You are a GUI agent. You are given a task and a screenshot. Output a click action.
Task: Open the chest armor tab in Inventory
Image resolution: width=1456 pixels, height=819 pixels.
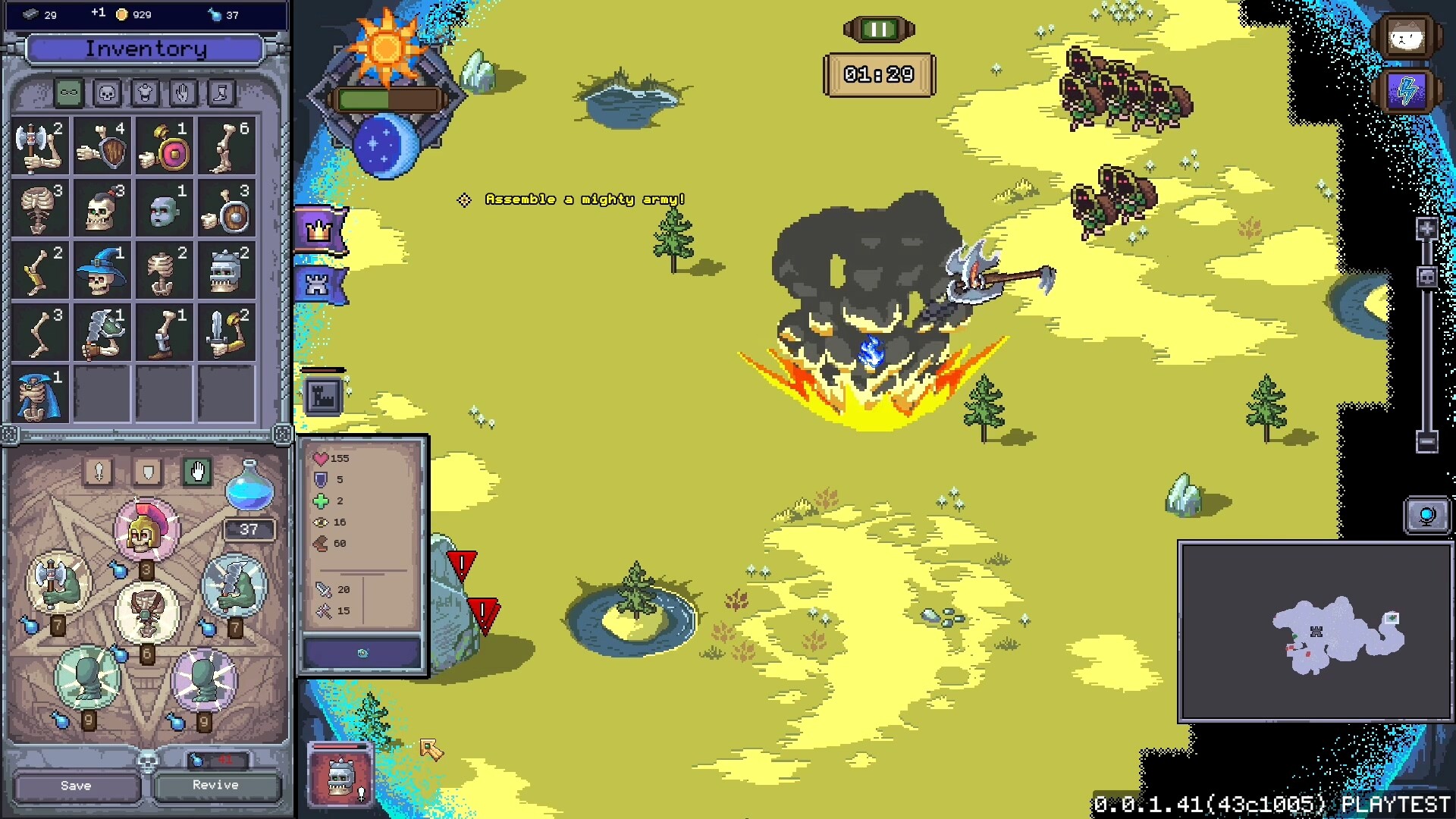143,93
